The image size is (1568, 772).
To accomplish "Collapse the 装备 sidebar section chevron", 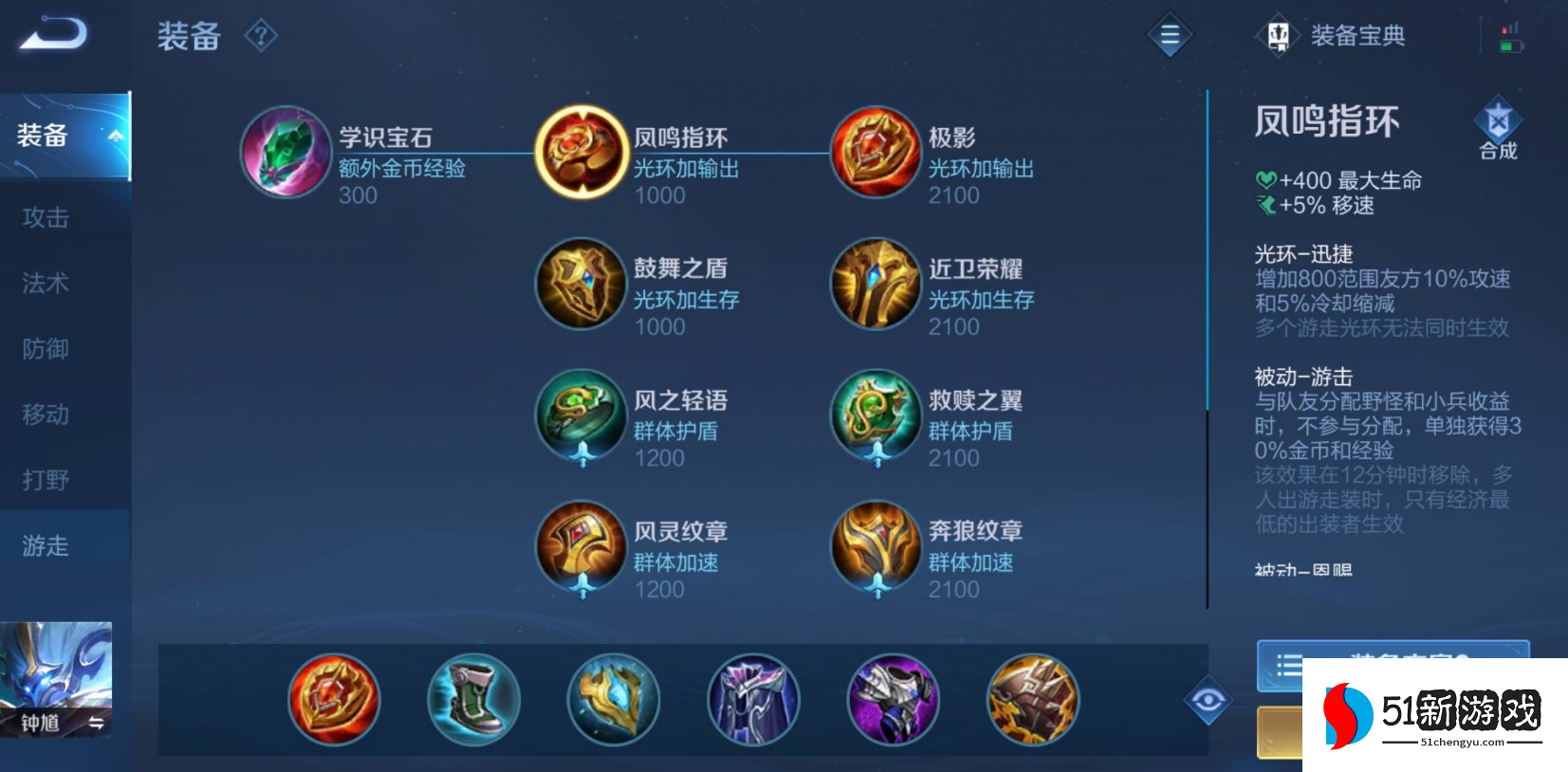I will click(114, 137).
